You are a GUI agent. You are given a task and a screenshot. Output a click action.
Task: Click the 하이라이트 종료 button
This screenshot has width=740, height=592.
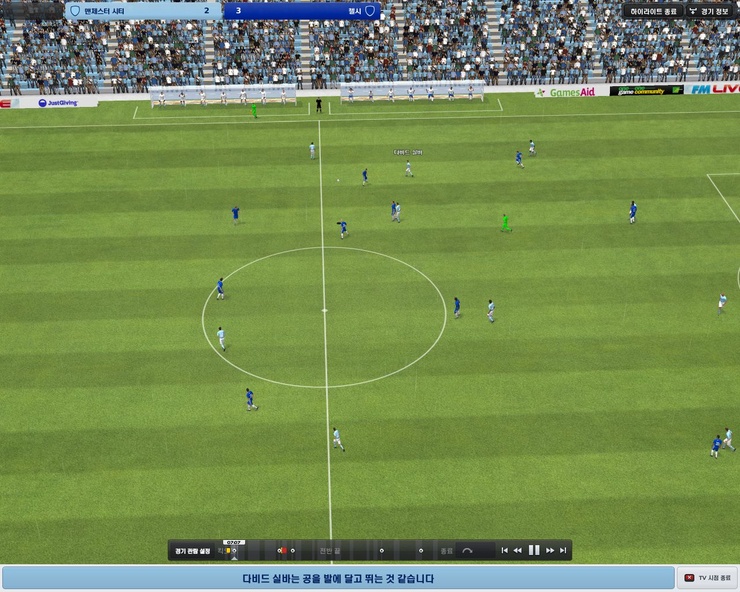tap(652, 11)
